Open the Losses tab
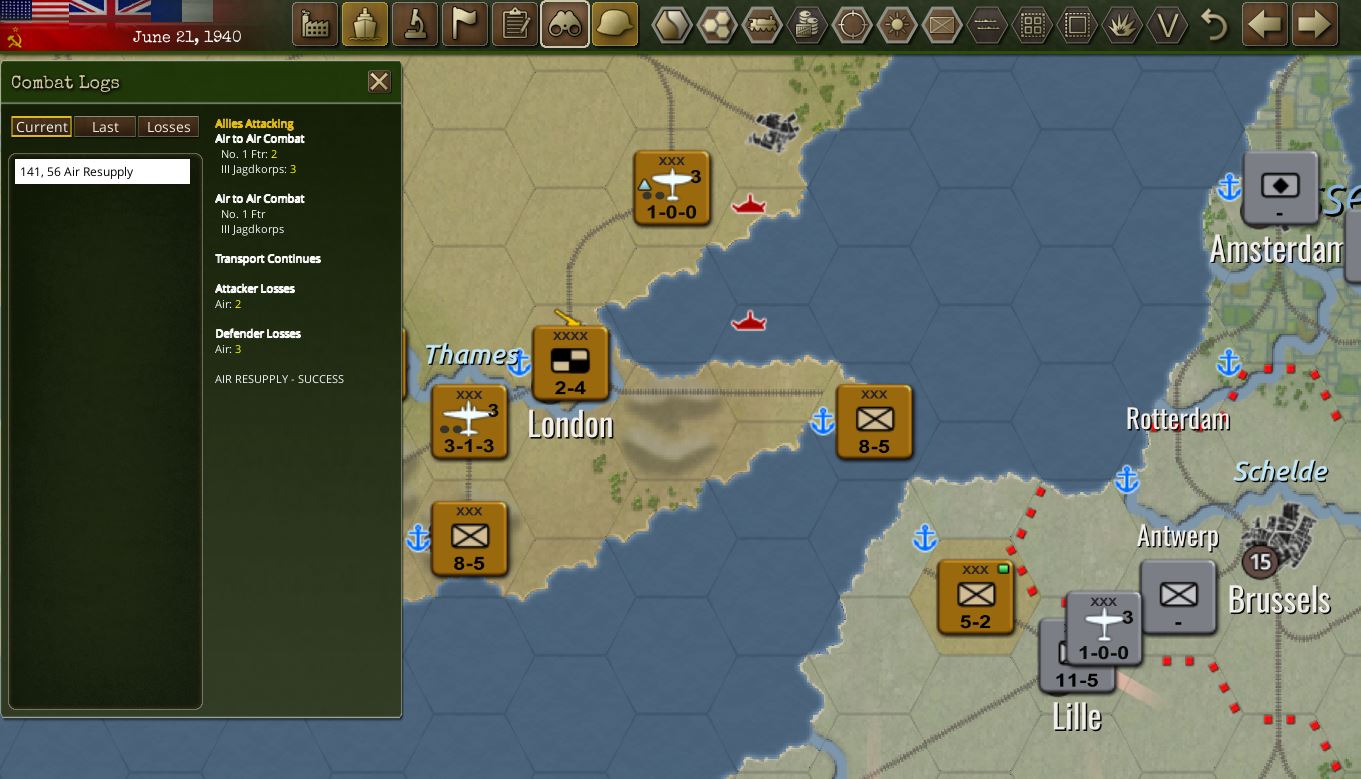Image resolution: width=1361 pixels, height=779 pixels. tap(168, 127)
